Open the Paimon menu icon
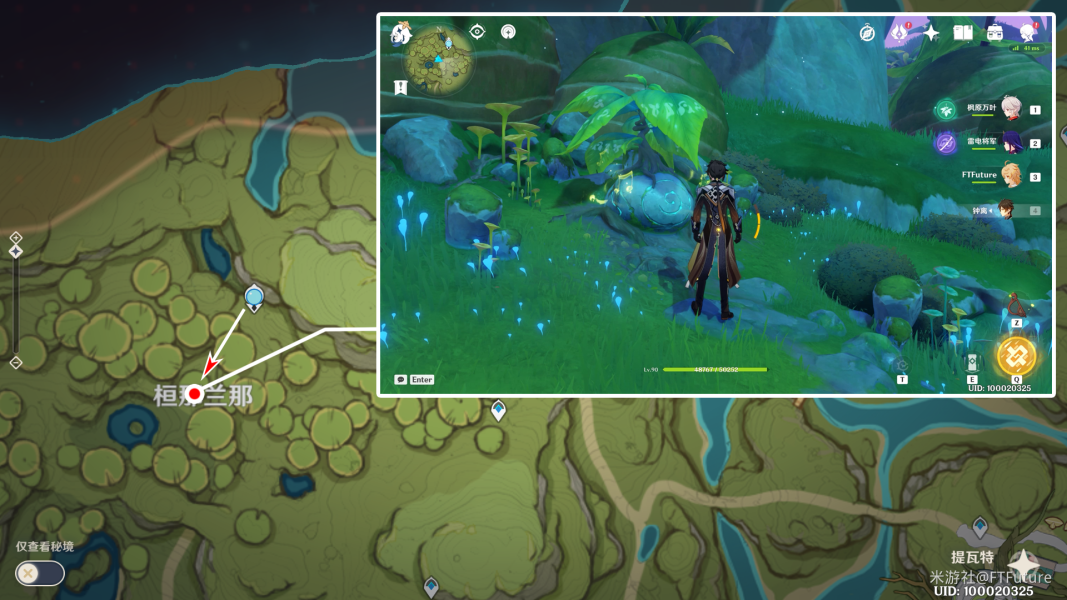 402,34
